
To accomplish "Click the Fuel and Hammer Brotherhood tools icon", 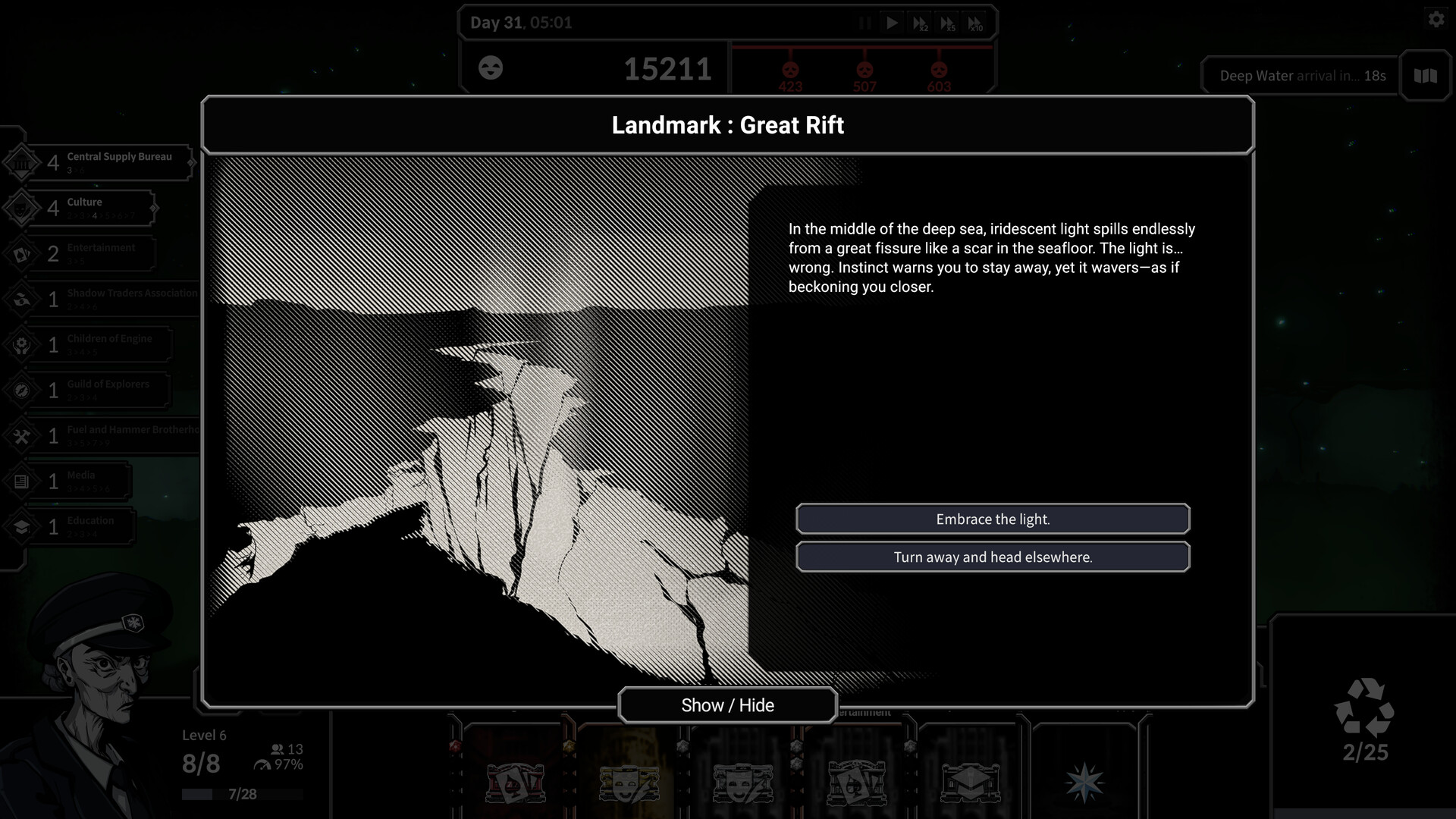I will [x=23, y=435].
